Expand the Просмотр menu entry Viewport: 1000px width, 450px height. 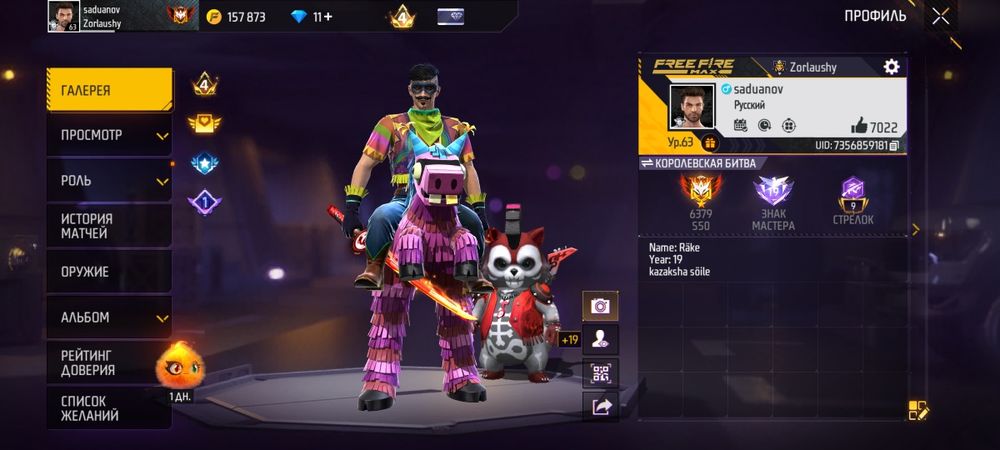pos(108,135)
